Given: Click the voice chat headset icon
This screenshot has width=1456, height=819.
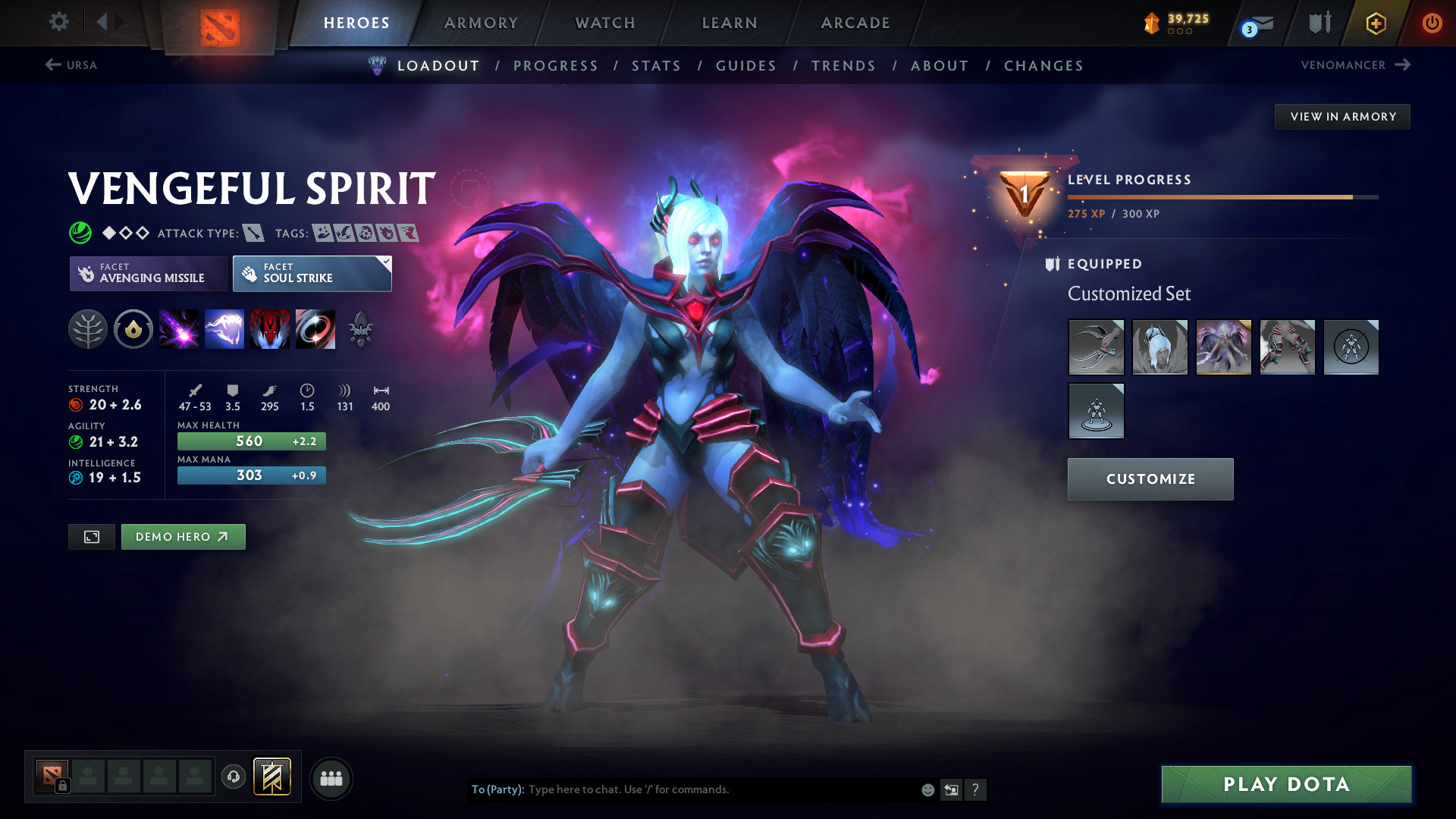Looking at the screenshot, I should pos(234,777).
